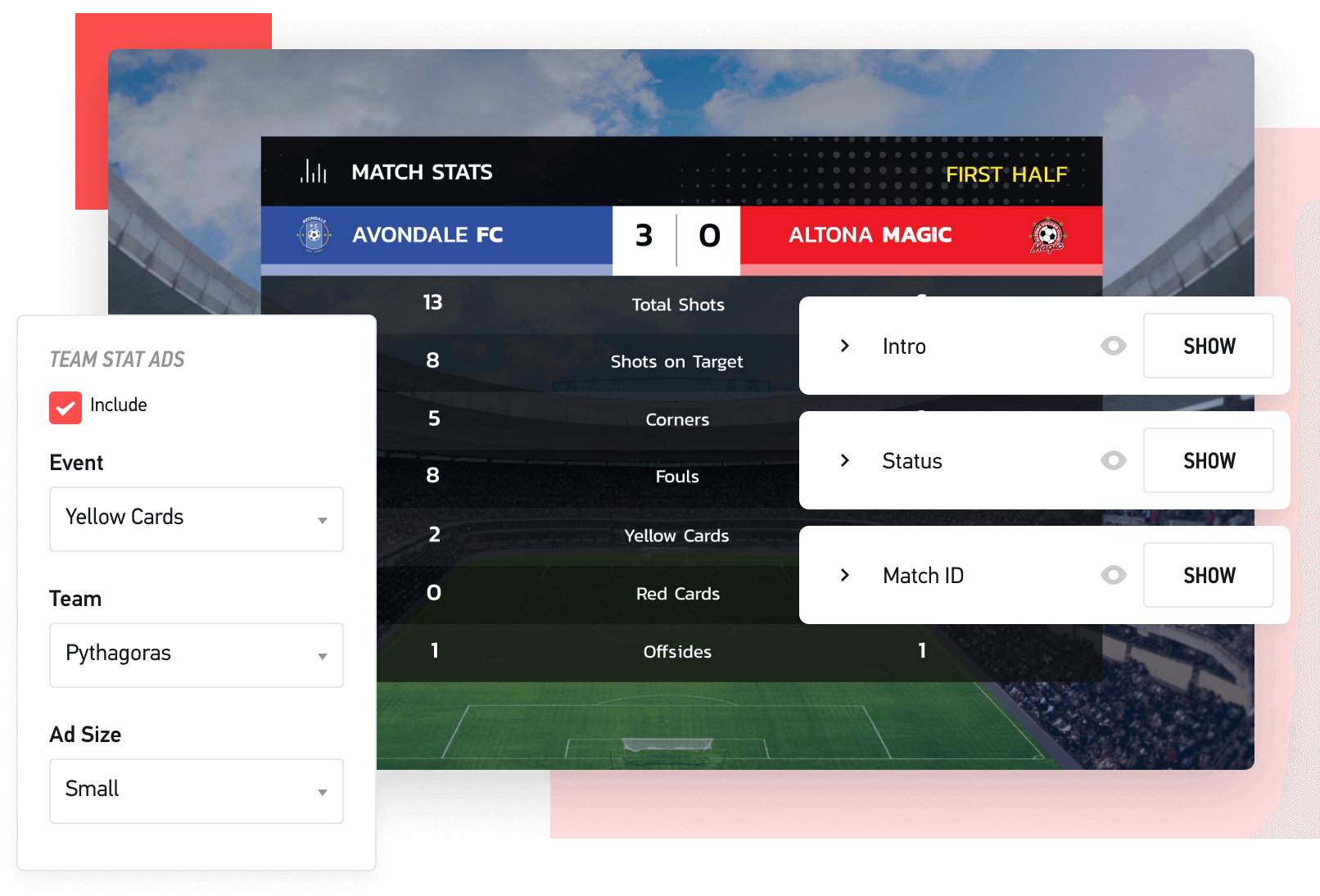The width and height of the screenshot is (1320, 896).
Task: Click the eye icon on the Status row
Action: 1113,460
